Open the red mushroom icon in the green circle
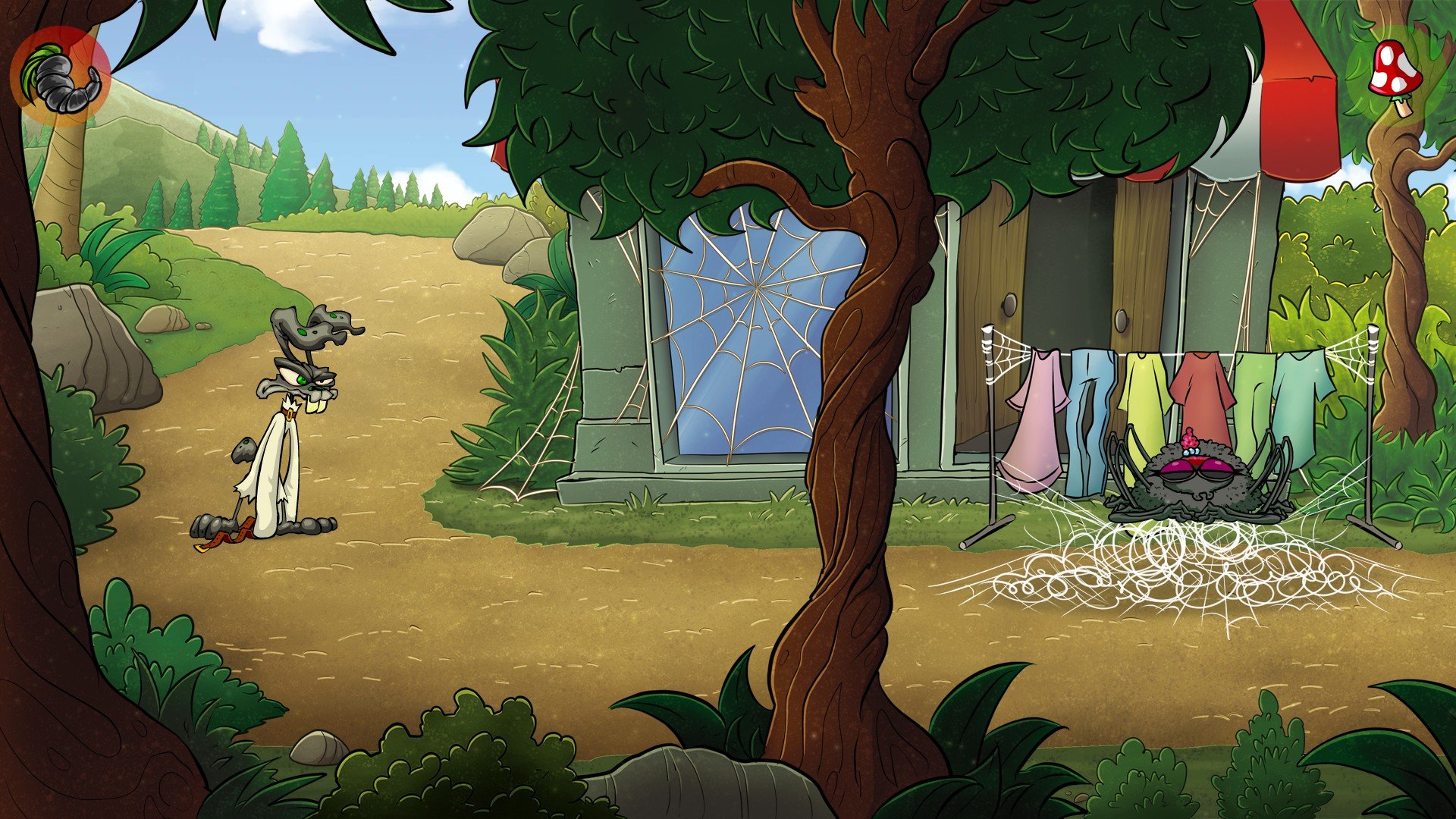Screen dimensions: 1456x819 point(1395,74)
